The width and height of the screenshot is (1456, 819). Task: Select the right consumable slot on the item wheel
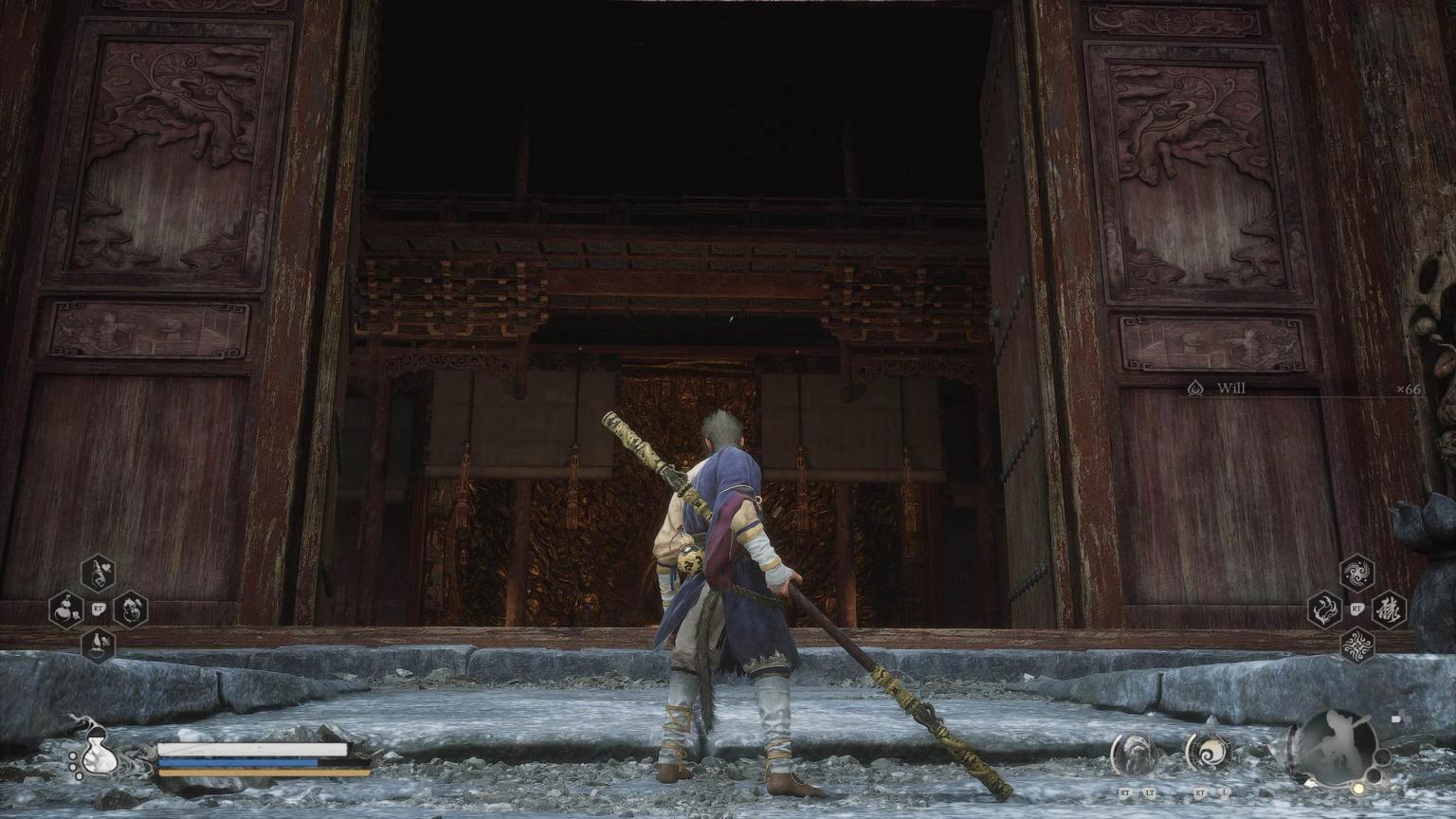click(x=130, y=611)
